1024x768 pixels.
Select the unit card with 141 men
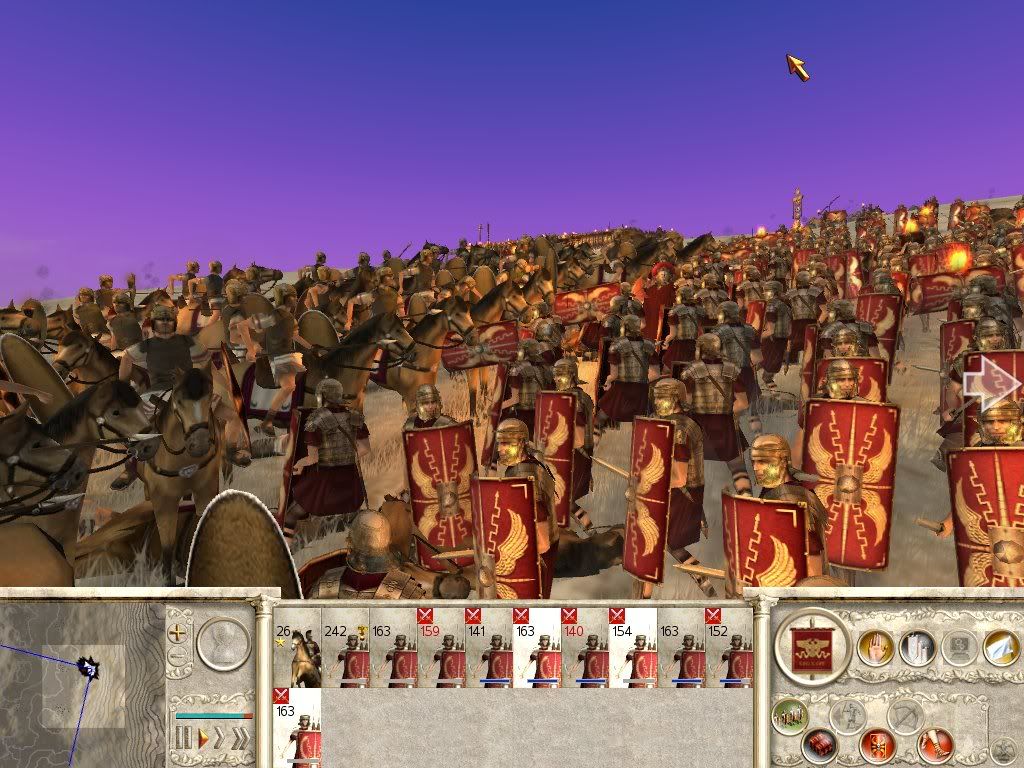tap(489, 648)
